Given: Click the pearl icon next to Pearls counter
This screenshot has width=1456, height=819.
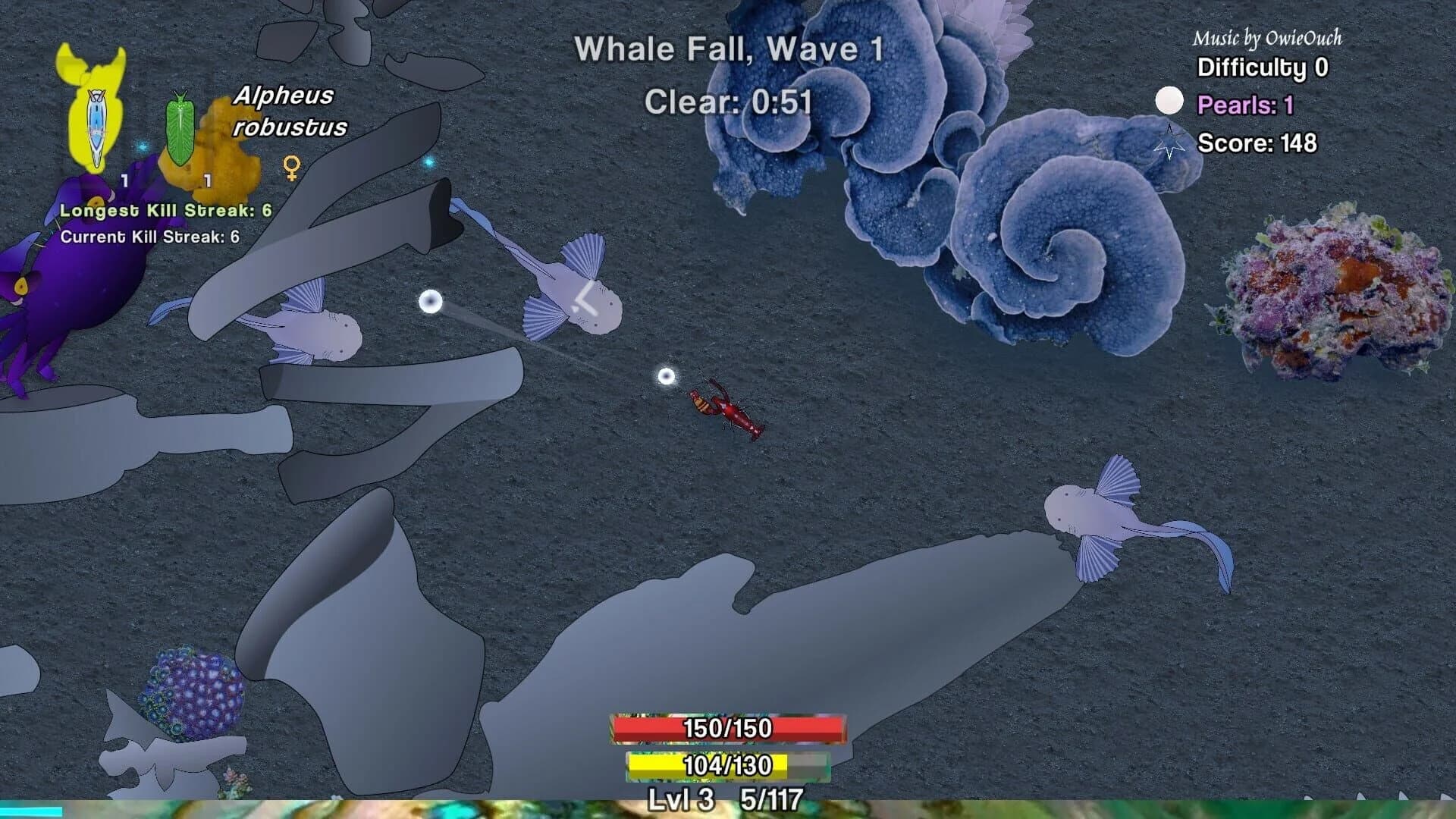Looking at the screenshot, I should 1169,99.
